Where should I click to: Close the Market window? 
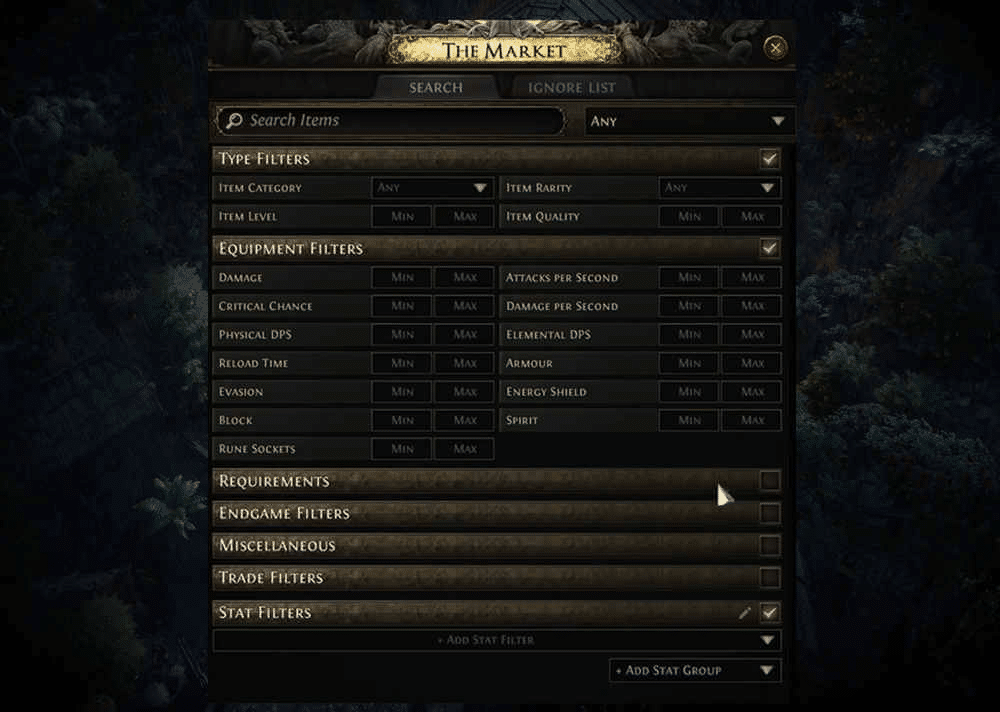[775, 48]
